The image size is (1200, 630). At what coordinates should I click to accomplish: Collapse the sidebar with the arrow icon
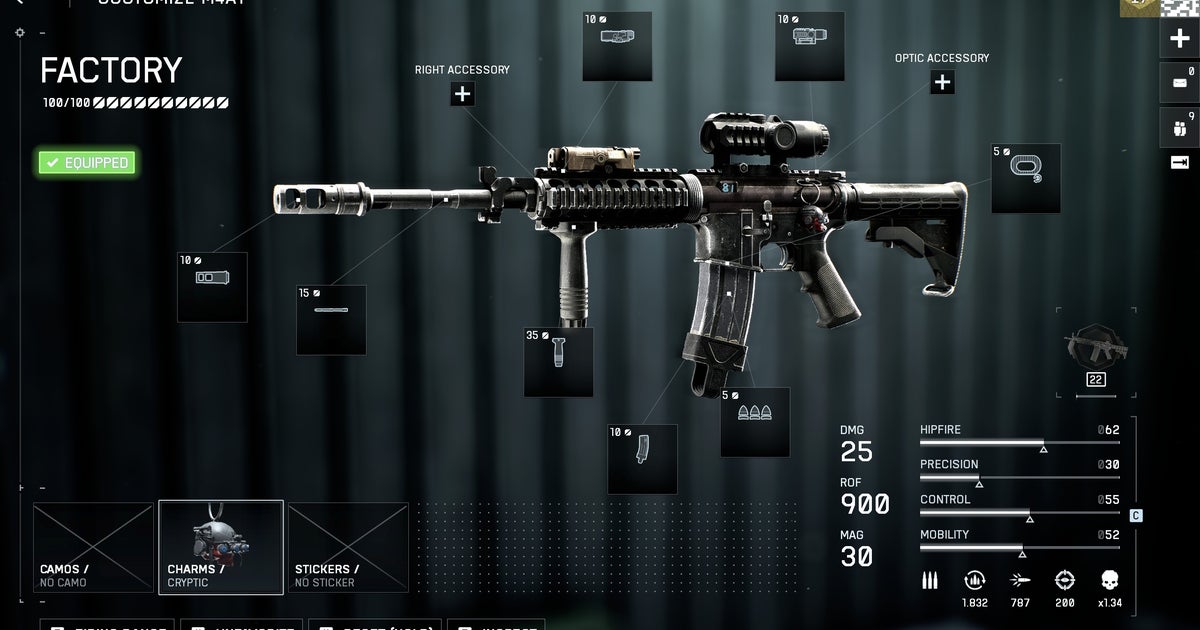1179,162
